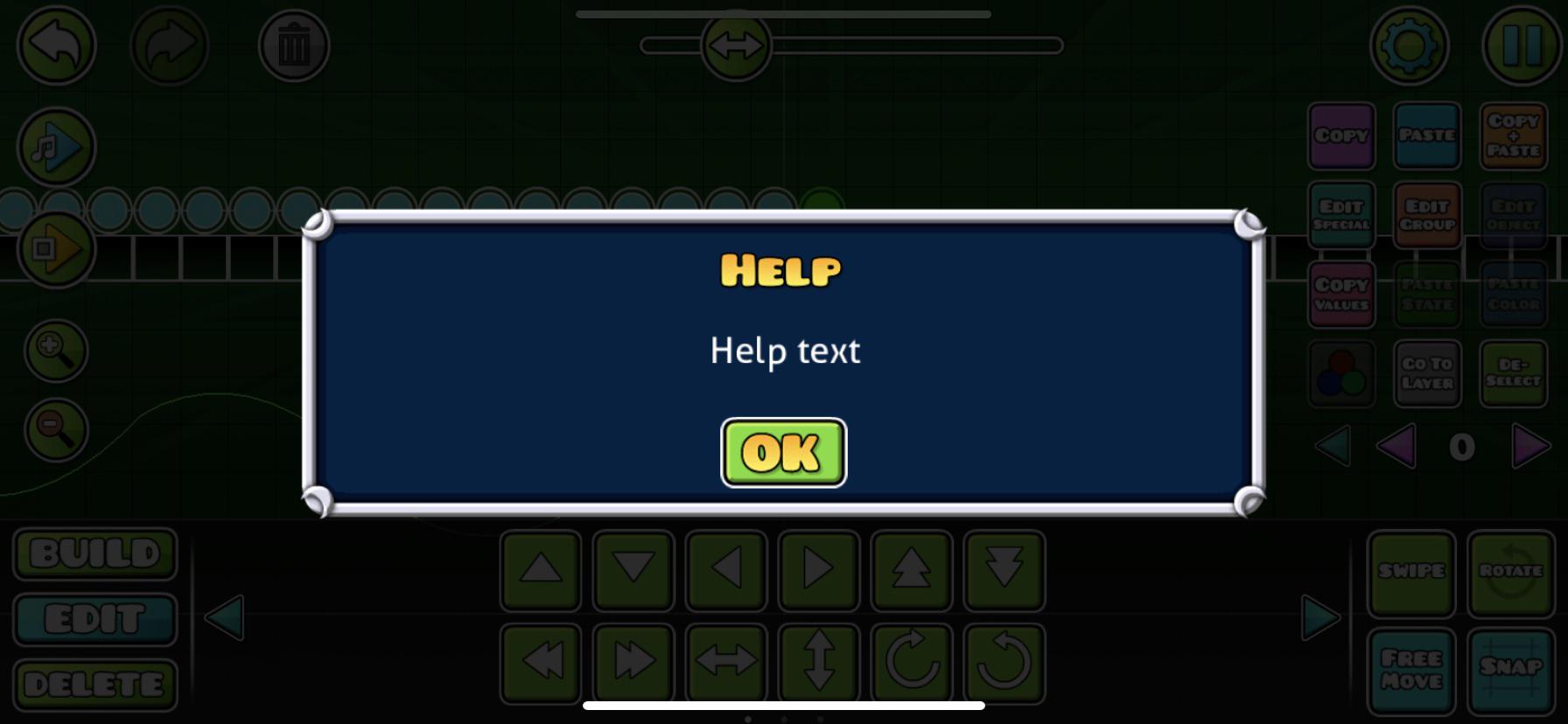Click the undo arrow icon

54,45
